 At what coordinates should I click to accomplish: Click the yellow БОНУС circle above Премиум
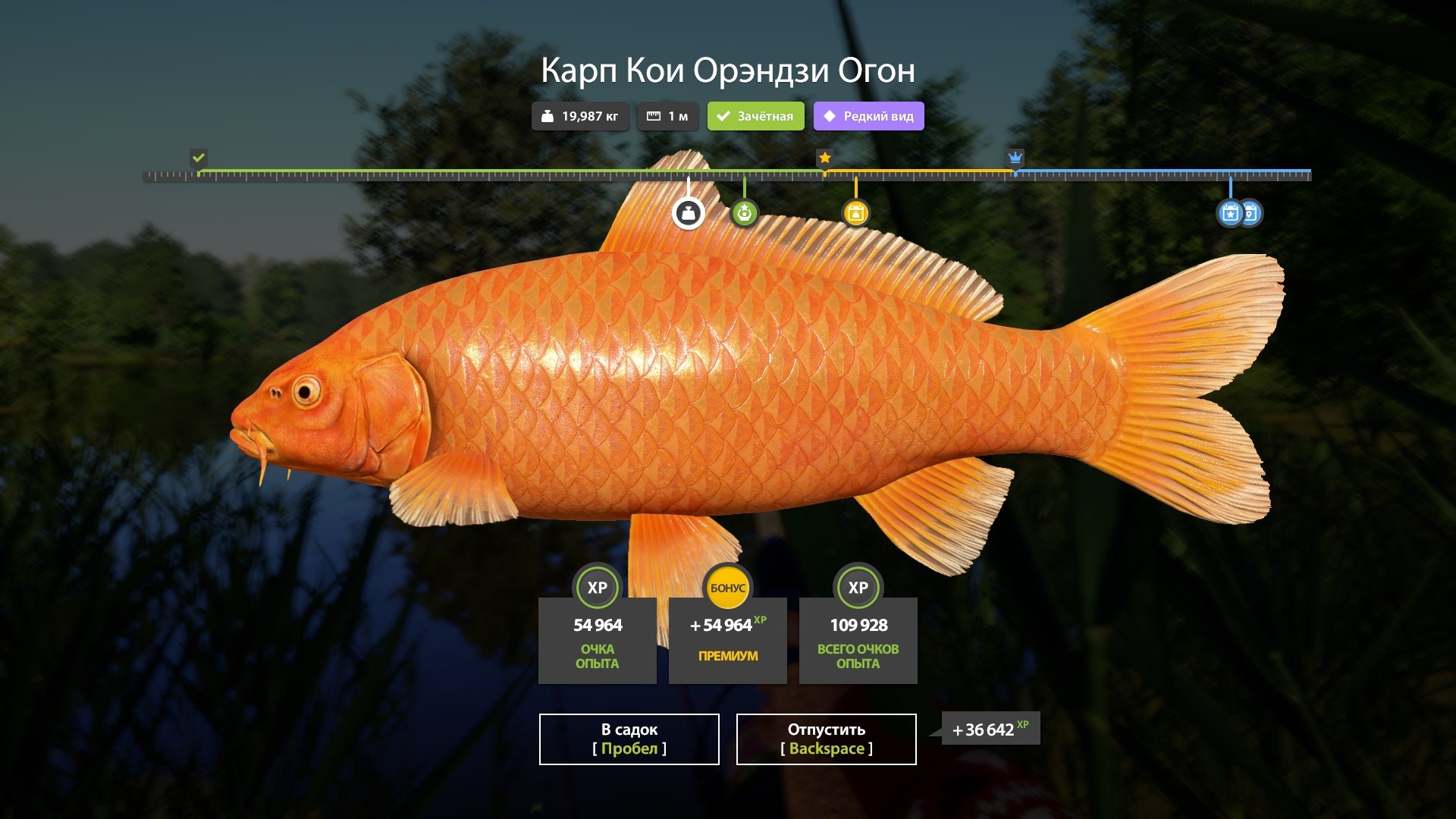click(x=727, y=586)
